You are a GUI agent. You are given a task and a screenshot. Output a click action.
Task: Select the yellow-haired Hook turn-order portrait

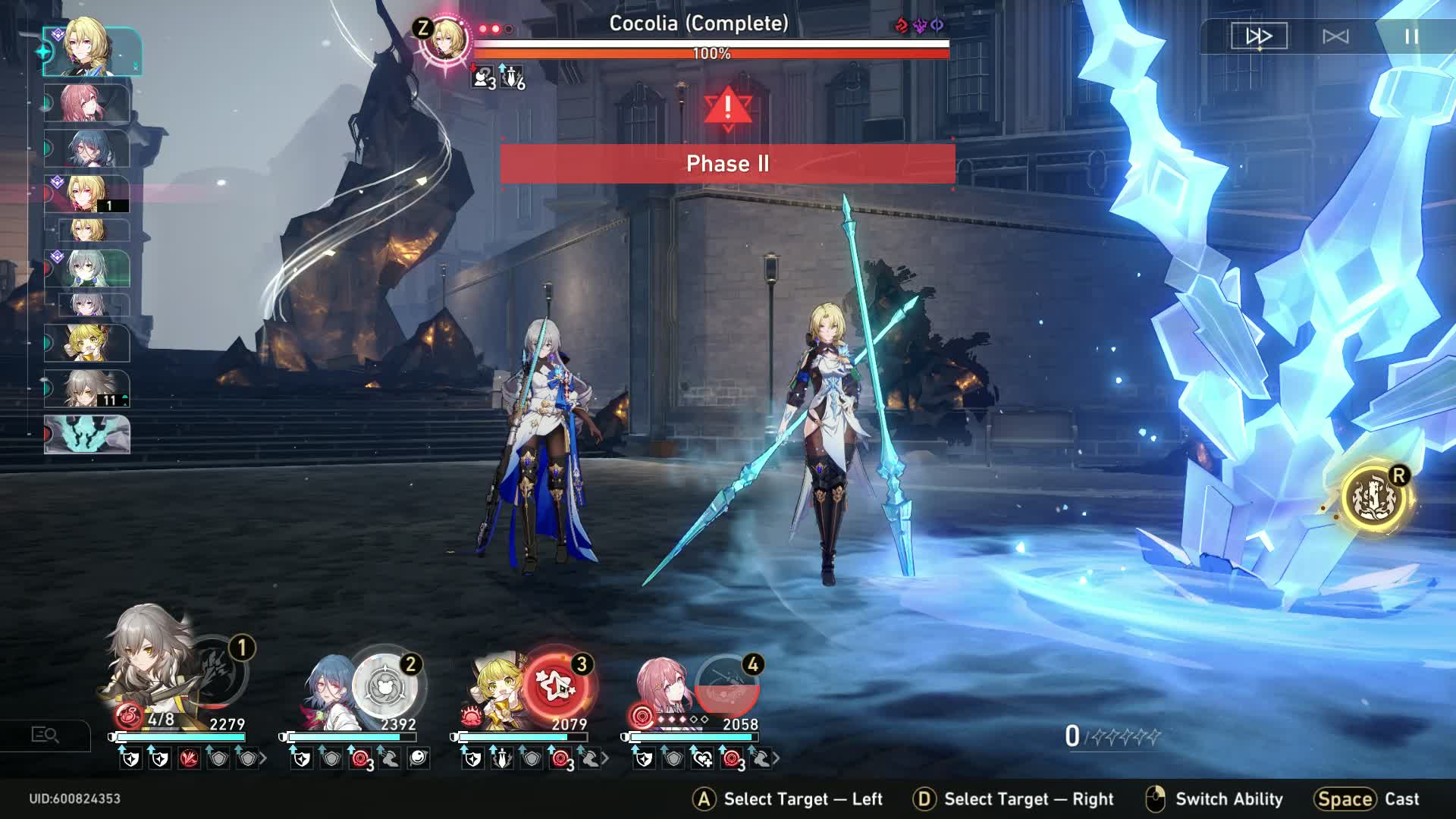tap(86, 344)
